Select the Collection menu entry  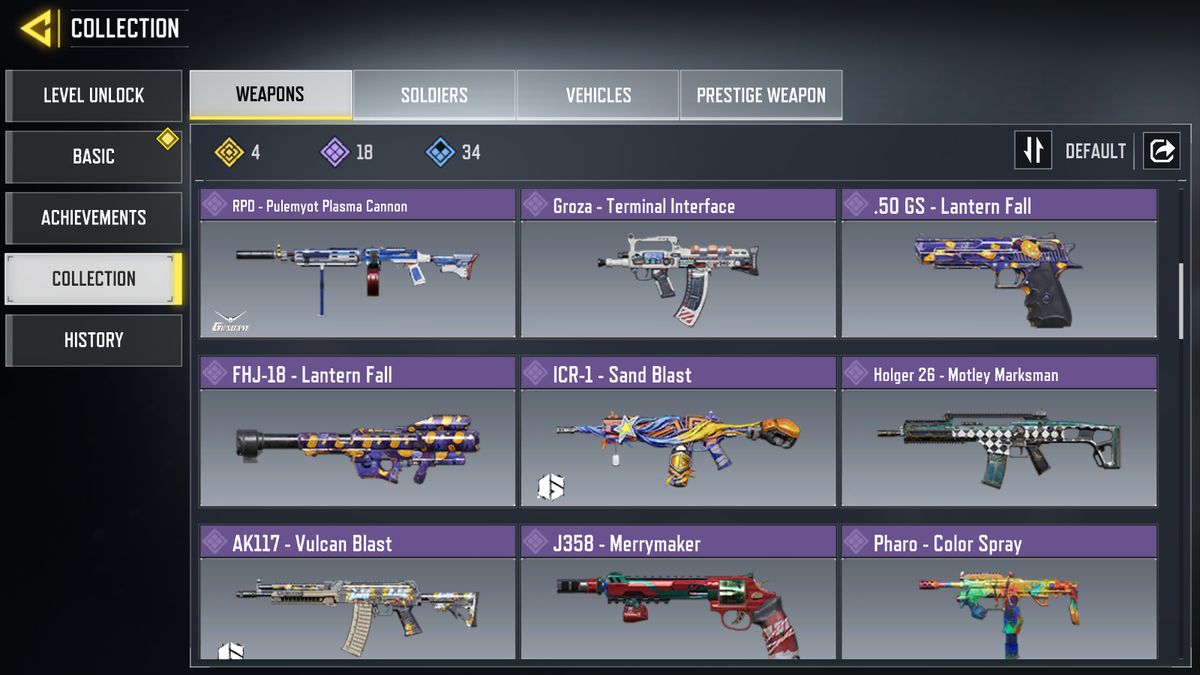coord(93,279)
